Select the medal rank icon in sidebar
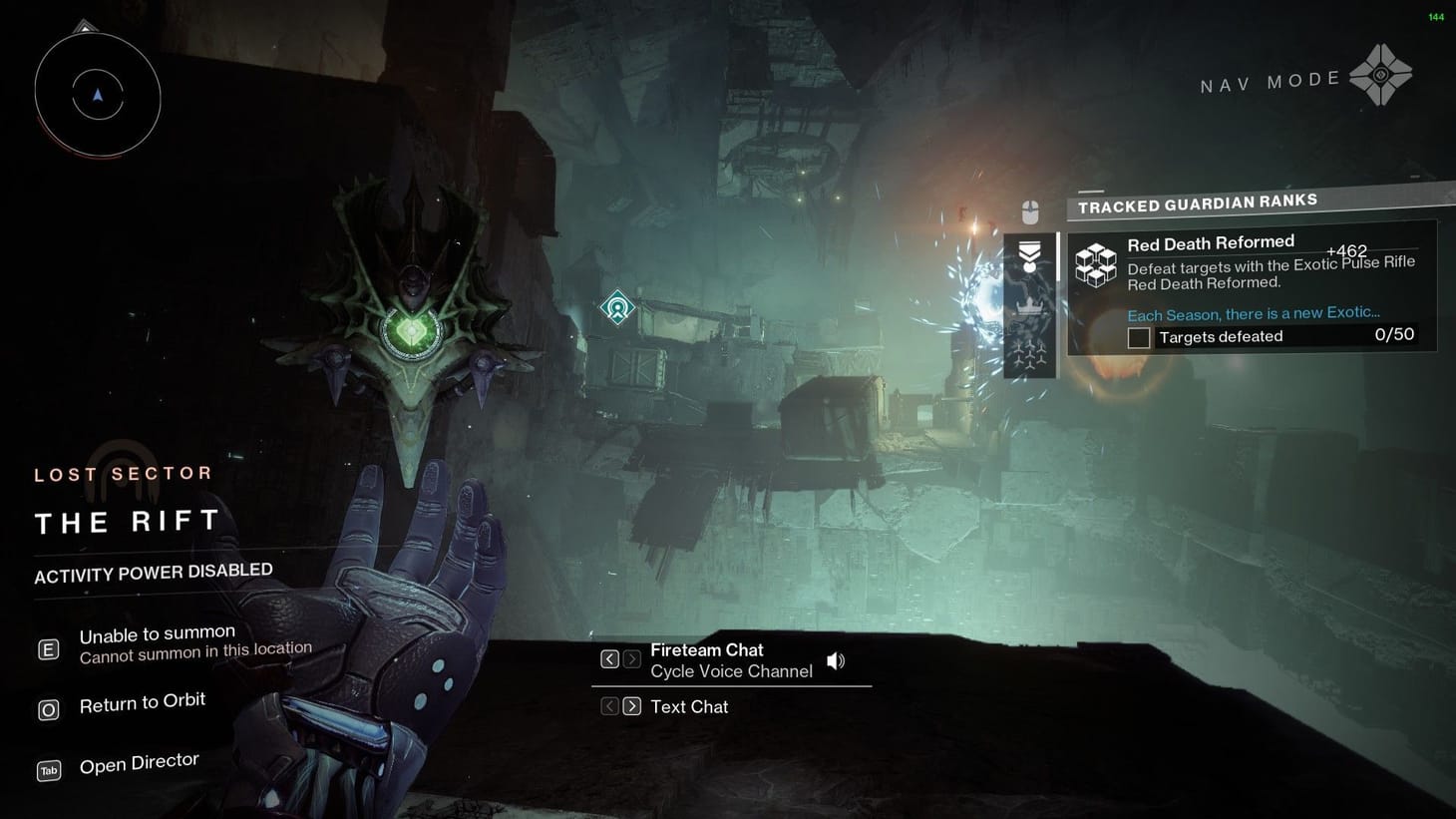Image resolution: width=1456 pixels, height=819 pixels. tap(1028, 254)
